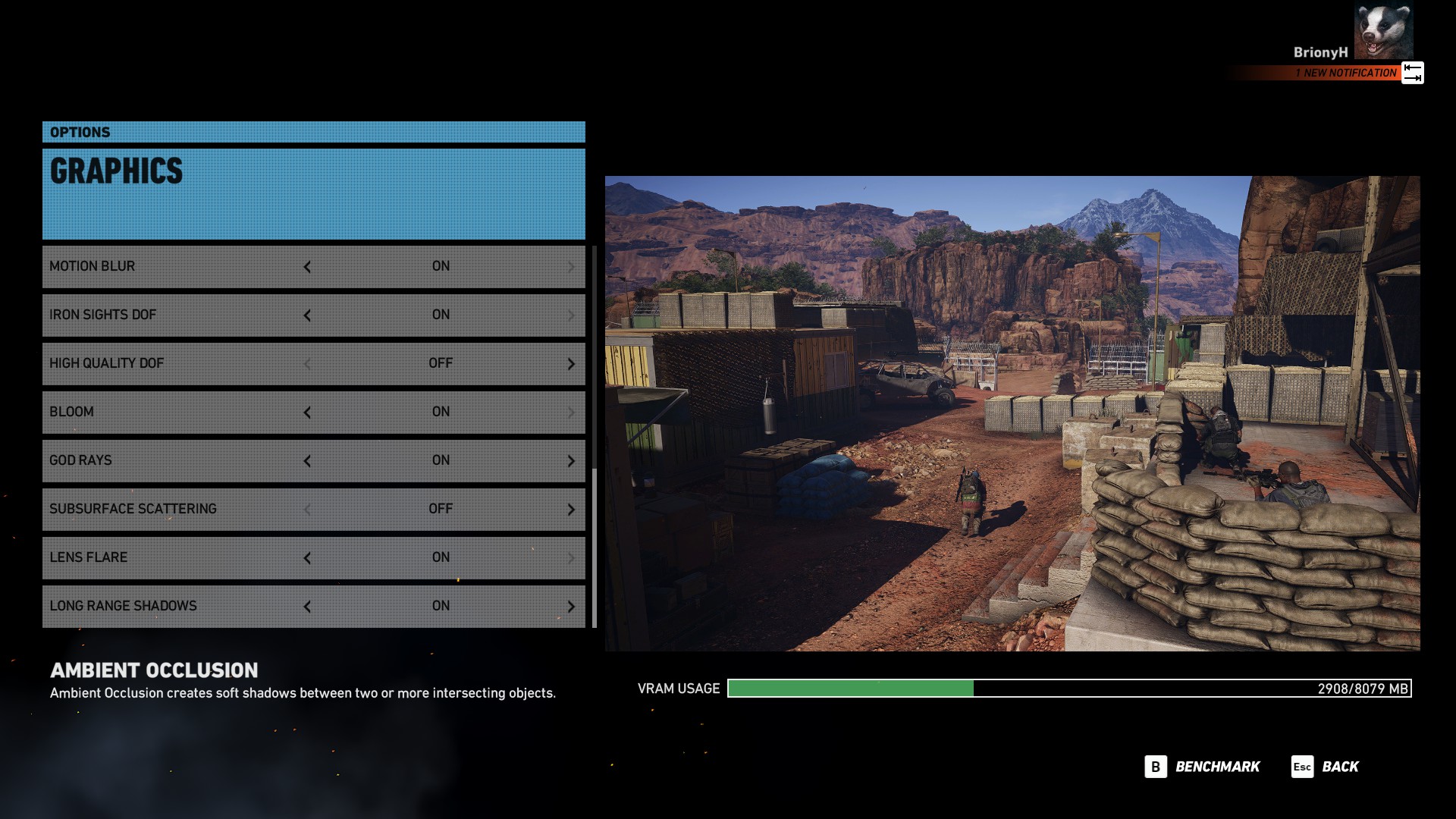Screen dimensions: 1456x819
Task: Enable Subsurface Scattering using its right arrow
Action: (571, 510)
